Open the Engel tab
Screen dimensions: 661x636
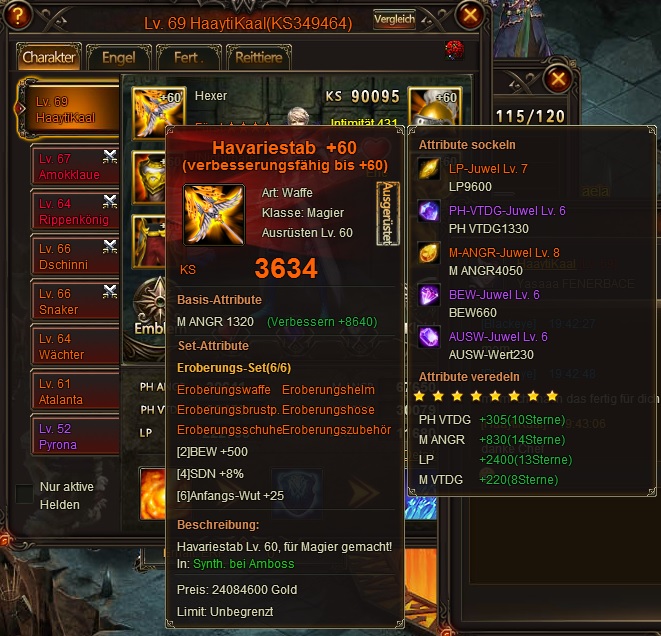tap(119, 58)
